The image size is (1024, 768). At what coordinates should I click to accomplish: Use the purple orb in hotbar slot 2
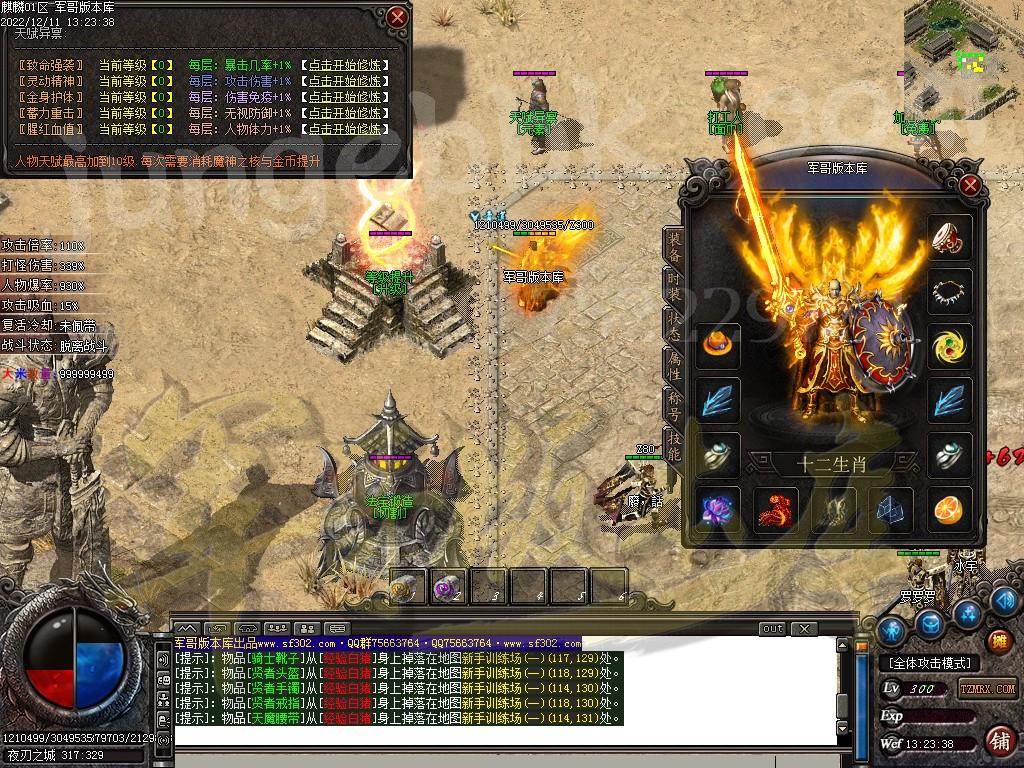point(447,588)
